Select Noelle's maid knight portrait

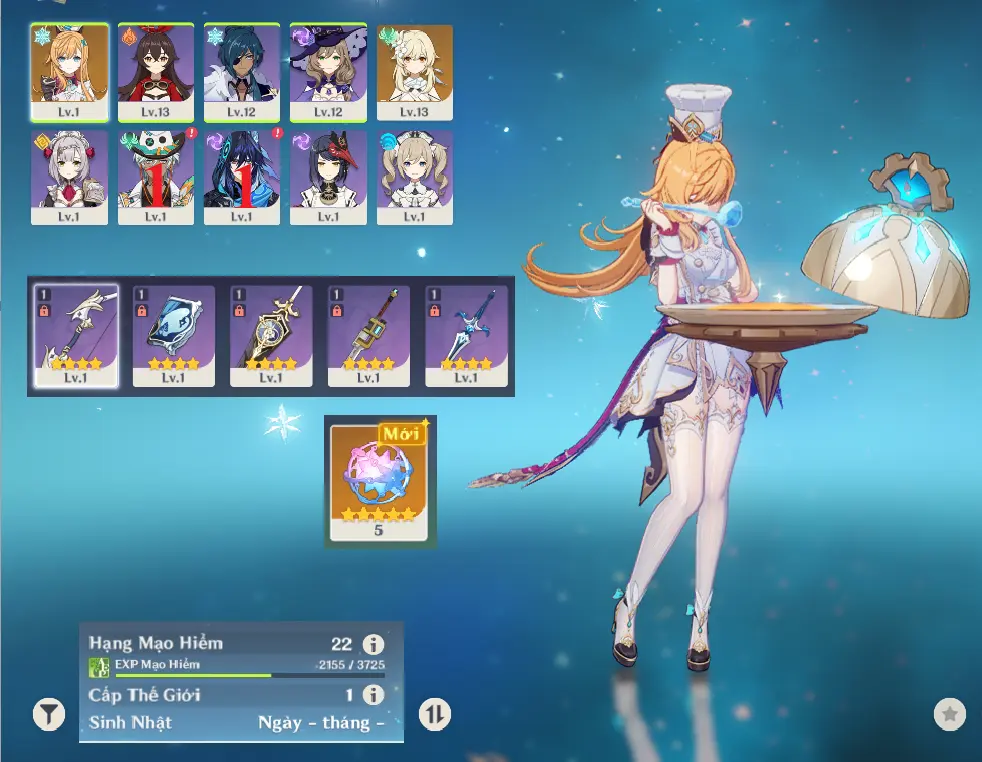click(69, 174)
